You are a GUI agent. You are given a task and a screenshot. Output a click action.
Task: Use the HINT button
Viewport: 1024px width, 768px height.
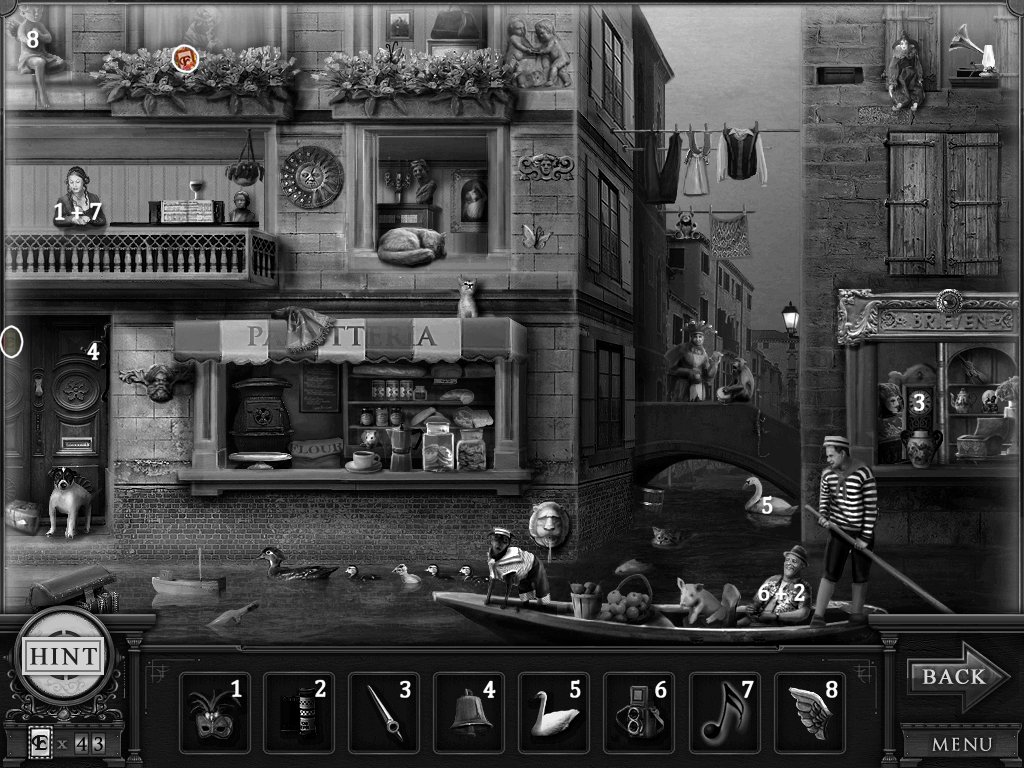pyautogui.click(x=63, y=657)
